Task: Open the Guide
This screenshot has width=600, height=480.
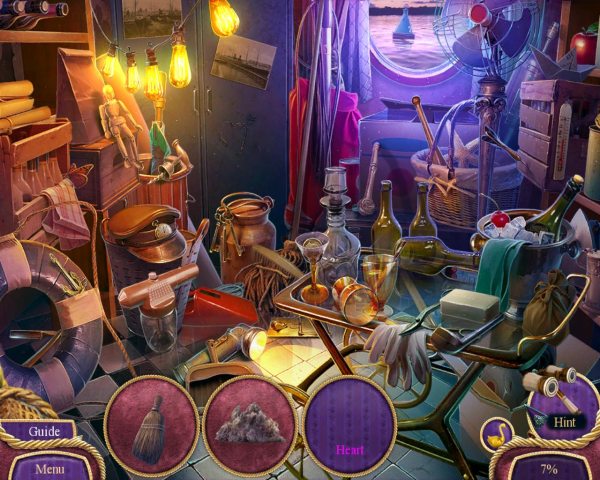Action: coord(44,432)
